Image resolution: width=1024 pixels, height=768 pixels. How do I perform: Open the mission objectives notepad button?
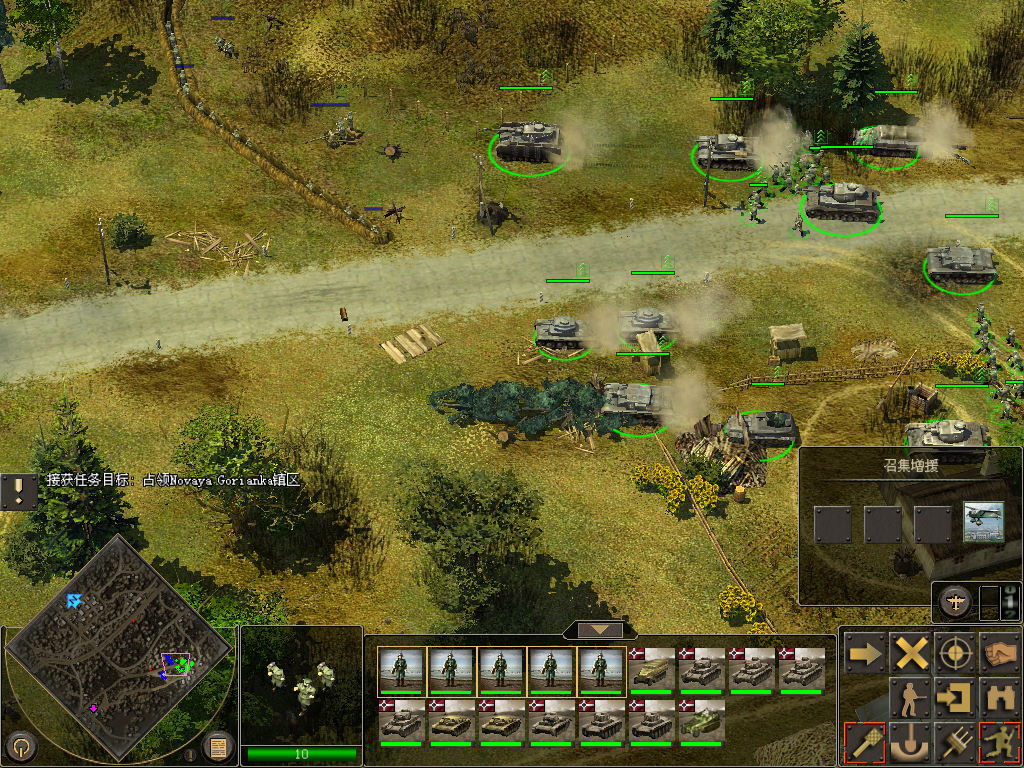coord(218,745)
